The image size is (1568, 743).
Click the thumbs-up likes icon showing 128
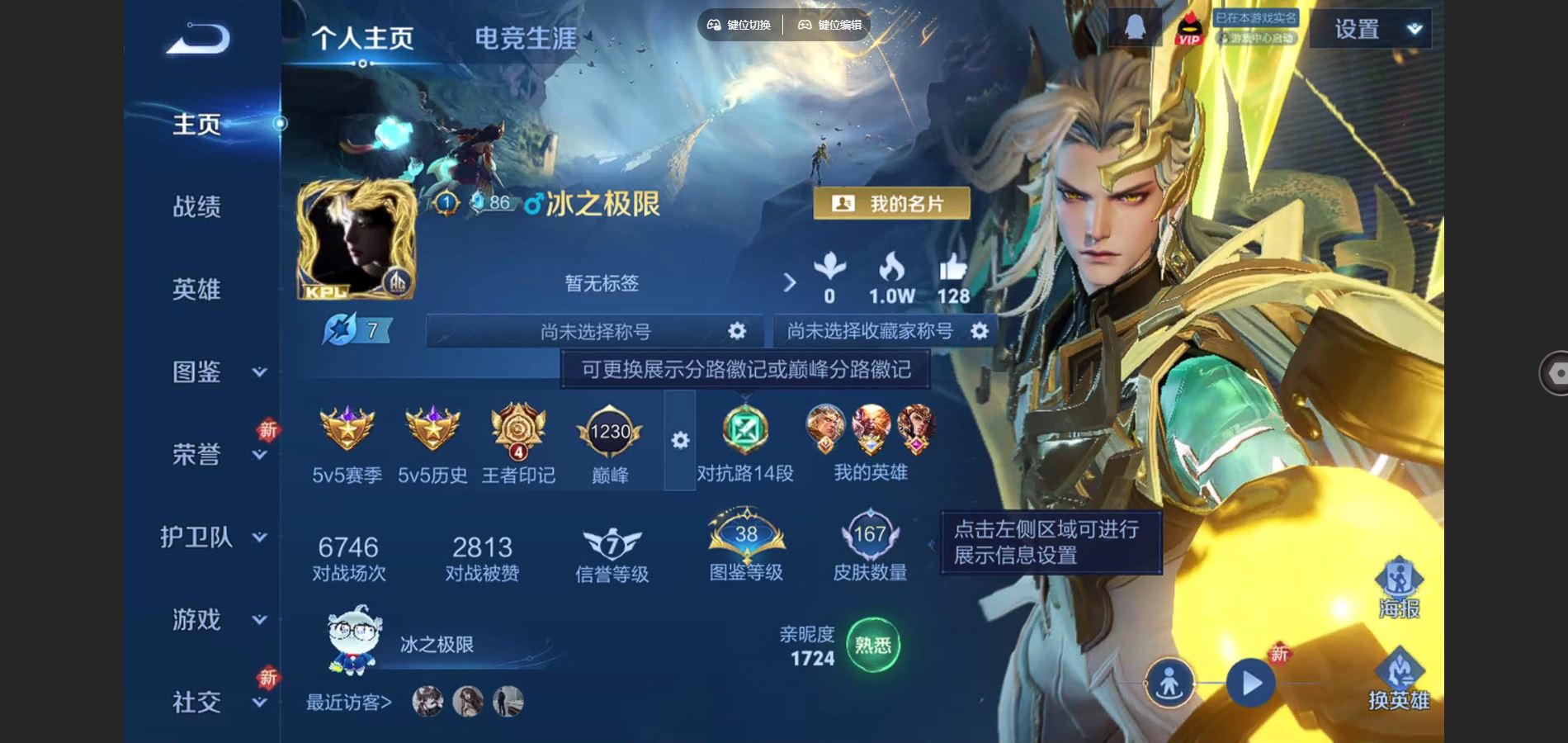click(x=953, y=272)
